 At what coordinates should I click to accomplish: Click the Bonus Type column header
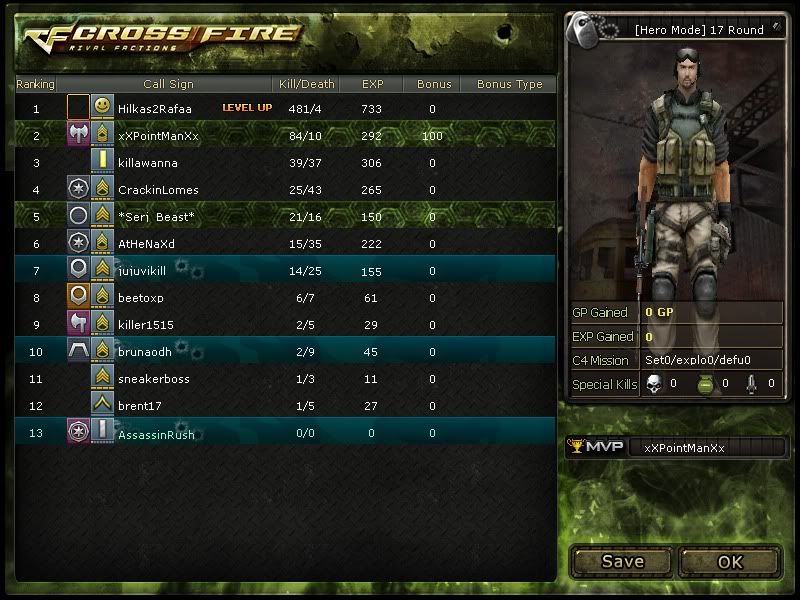[x=509, y=84]
